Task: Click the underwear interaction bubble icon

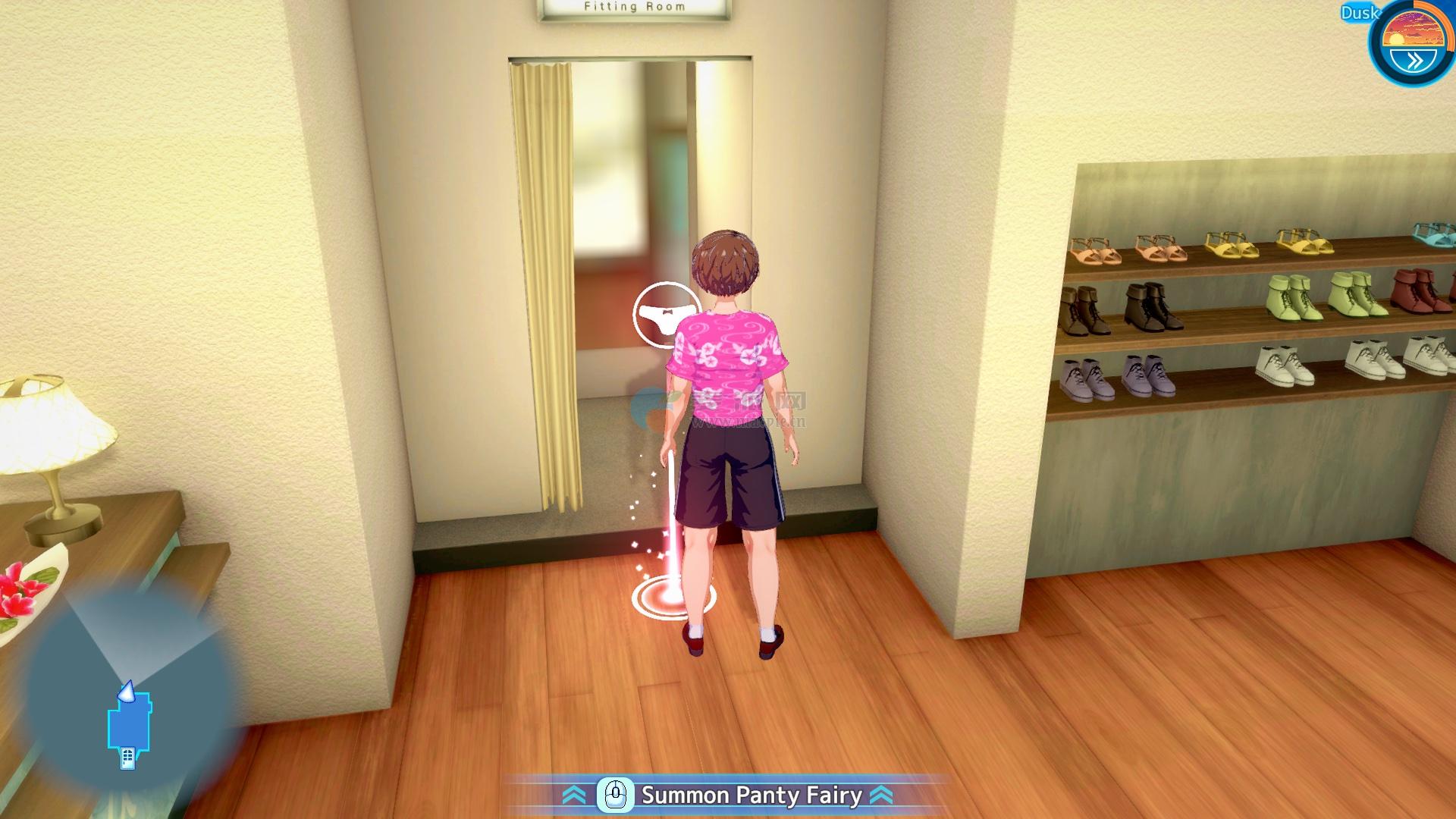Action: point(666,315)
